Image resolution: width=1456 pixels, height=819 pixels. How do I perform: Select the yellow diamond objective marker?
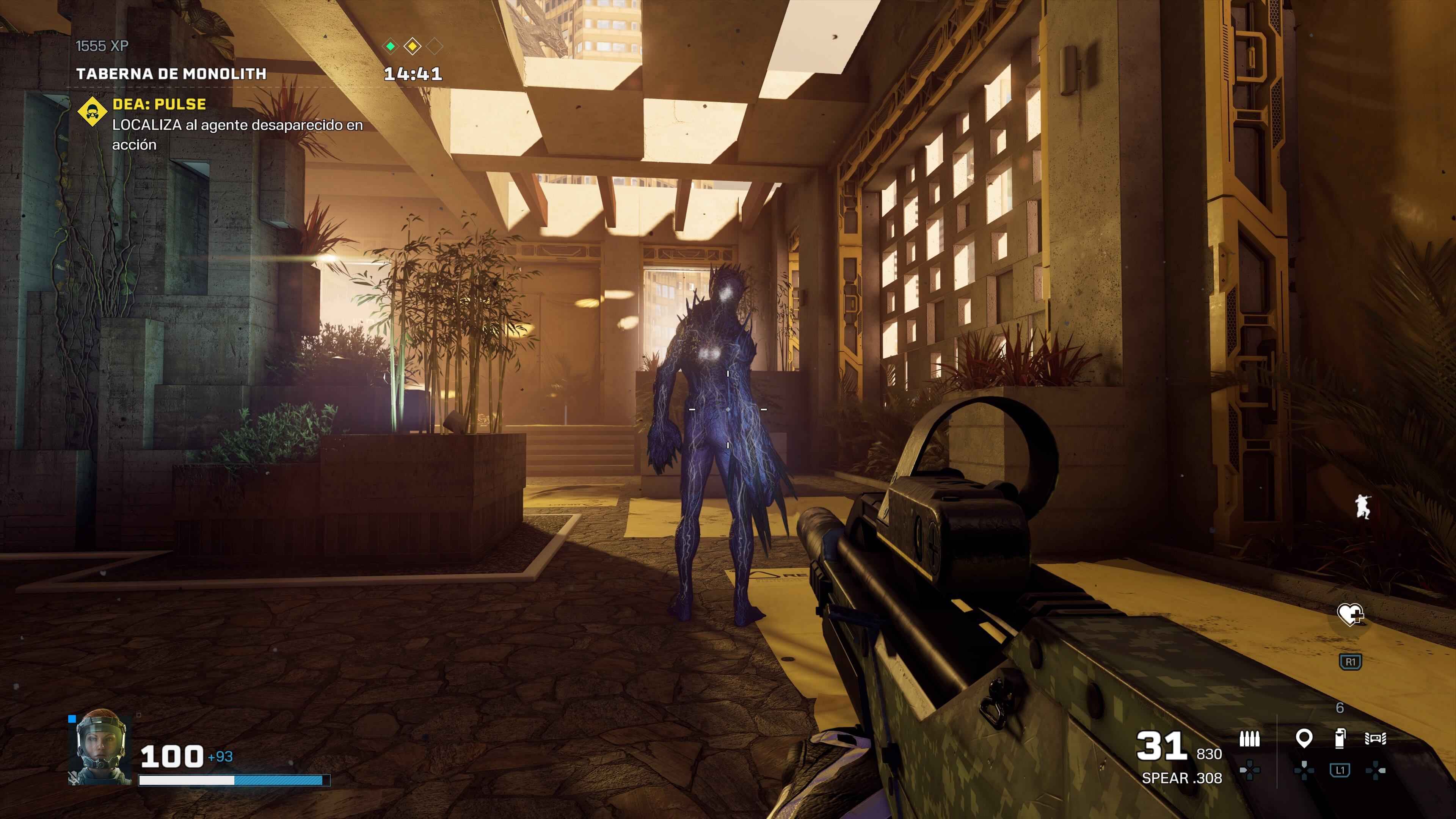[413, 46]
